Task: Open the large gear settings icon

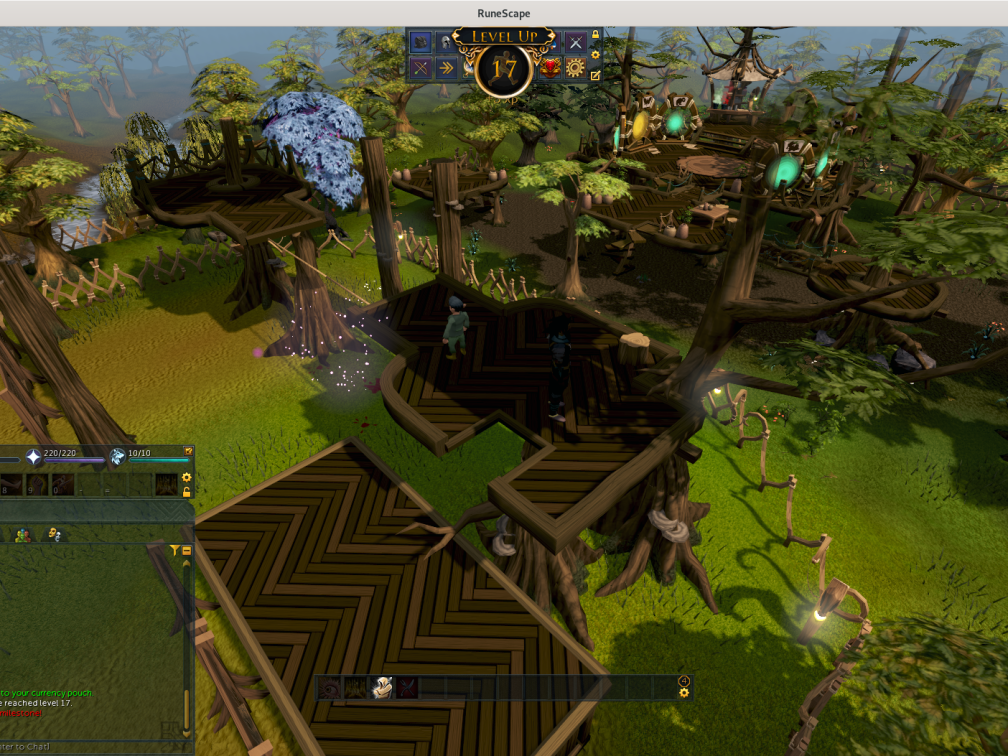Action: click(575, 68)
